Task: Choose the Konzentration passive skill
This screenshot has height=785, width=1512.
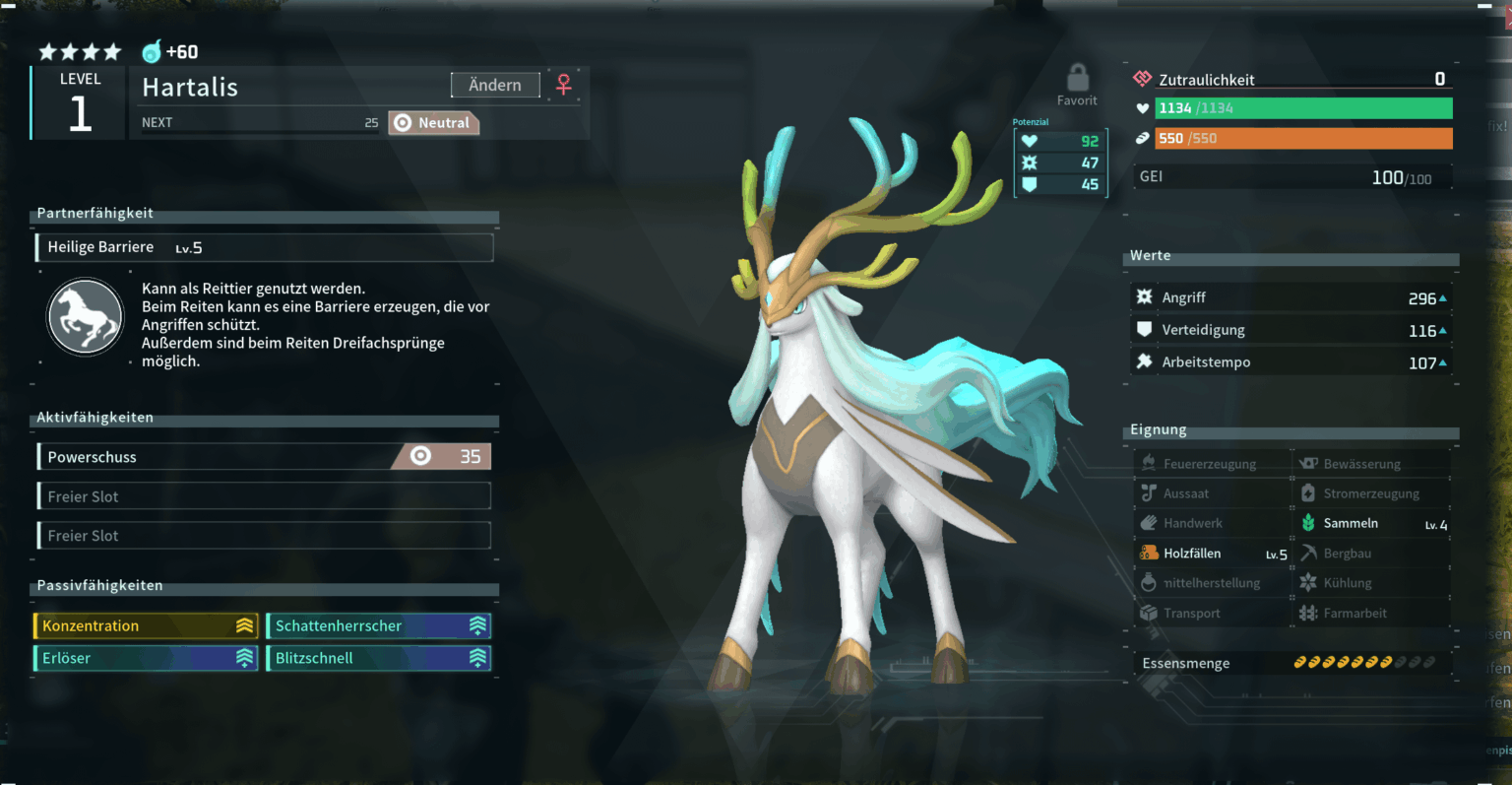Action: click(x=146, y=626)
